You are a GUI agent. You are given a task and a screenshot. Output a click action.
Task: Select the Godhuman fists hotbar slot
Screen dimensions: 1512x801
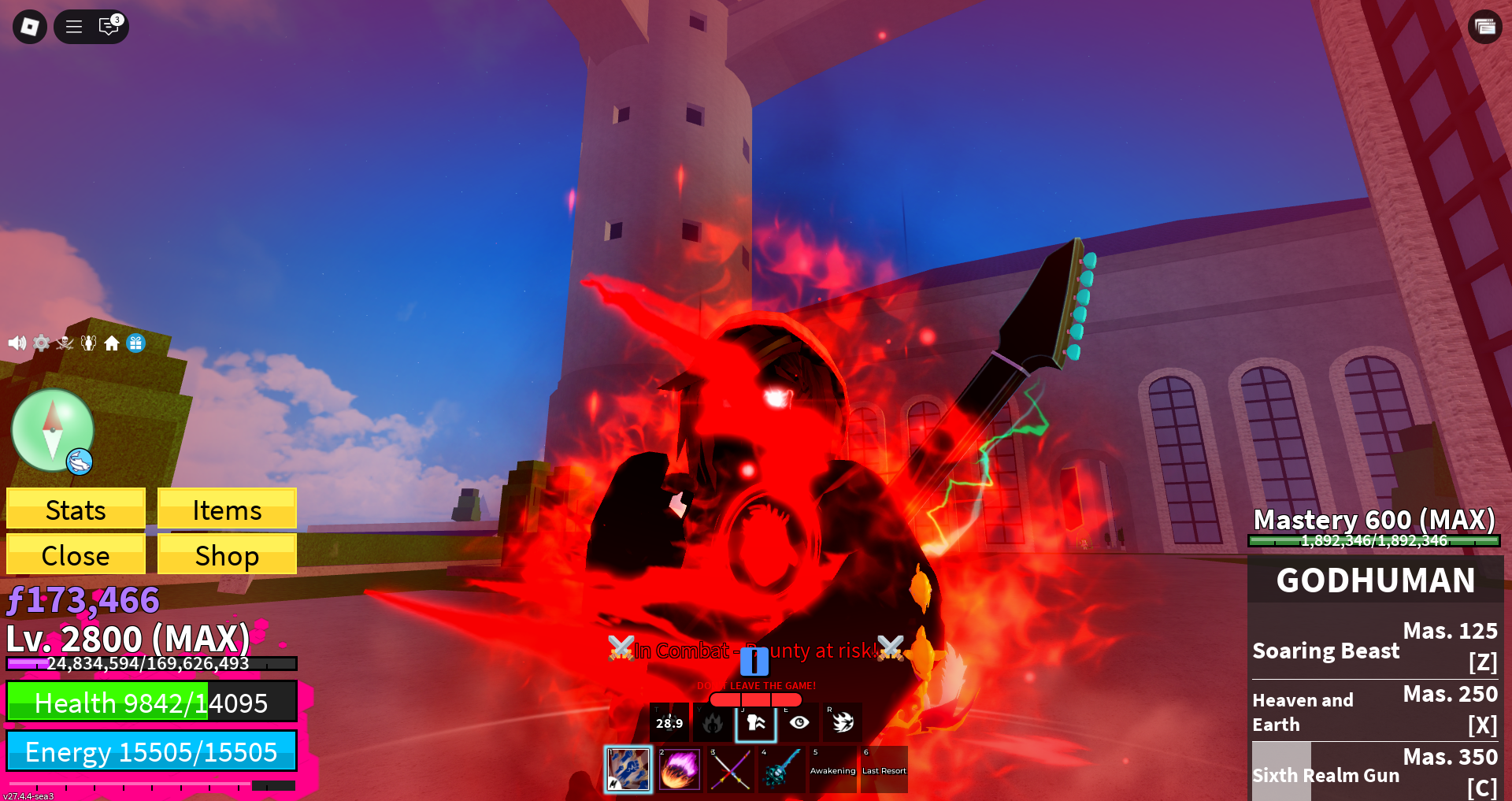pyautogui.click(x=628, y=769)
